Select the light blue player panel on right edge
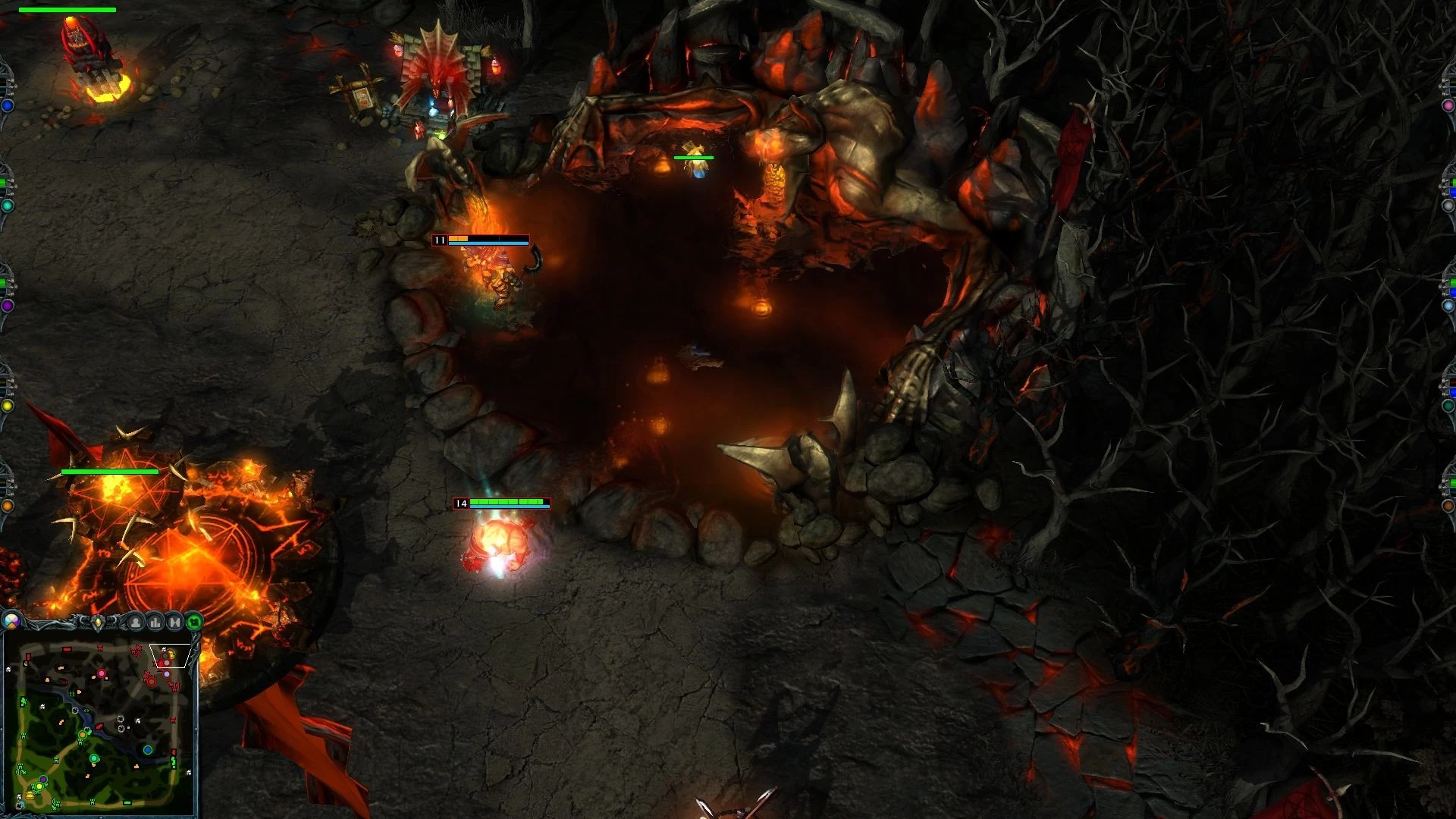This screenshot has width=1456, height=819. pyautogui.click(x=1450, y=305)
